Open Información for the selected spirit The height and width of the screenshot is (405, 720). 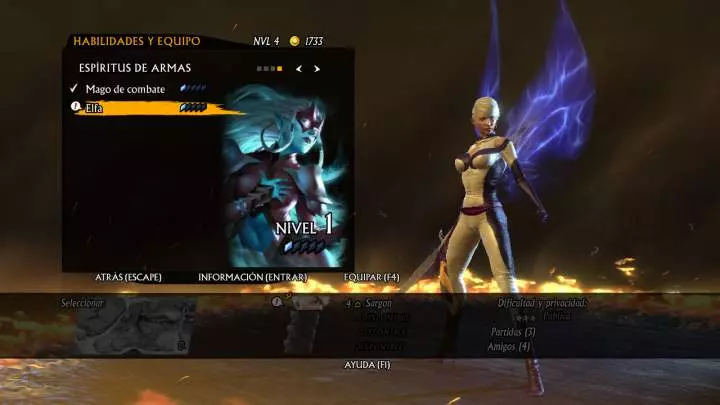pyautogui.click(x=252, y=277)
